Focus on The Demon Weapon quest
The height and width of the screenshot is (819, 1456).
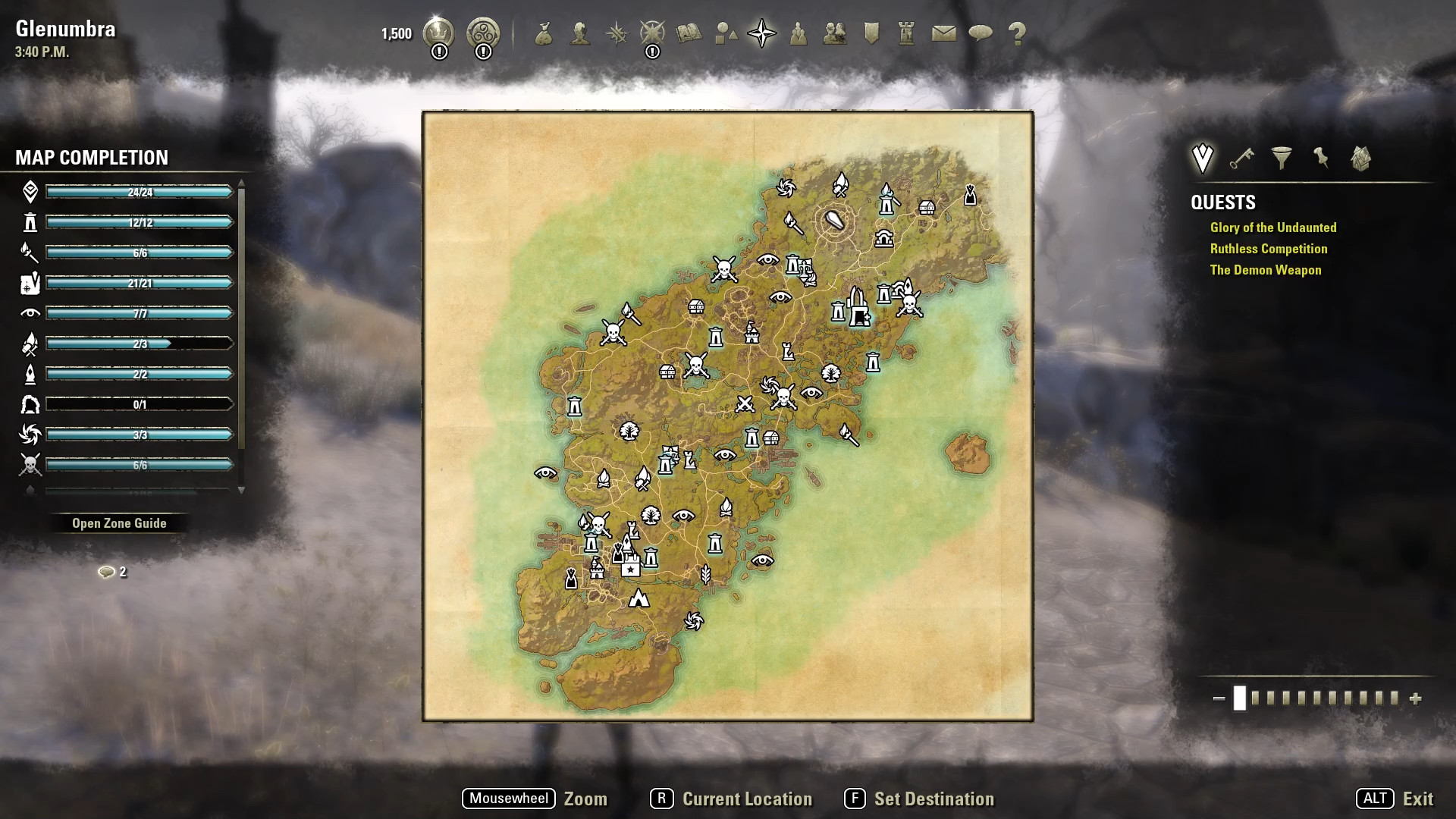1266,270
